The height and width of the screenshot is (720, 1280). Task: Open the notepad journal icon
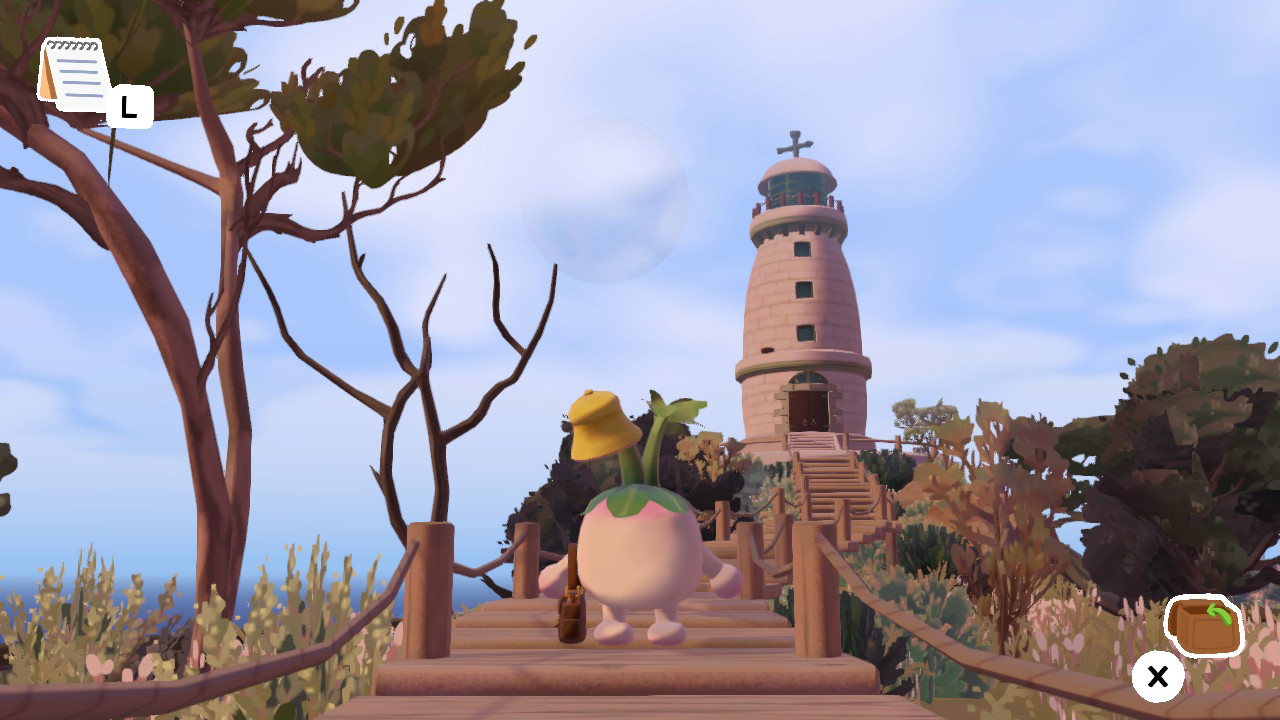pyautogui.click(x=75, y=70)
